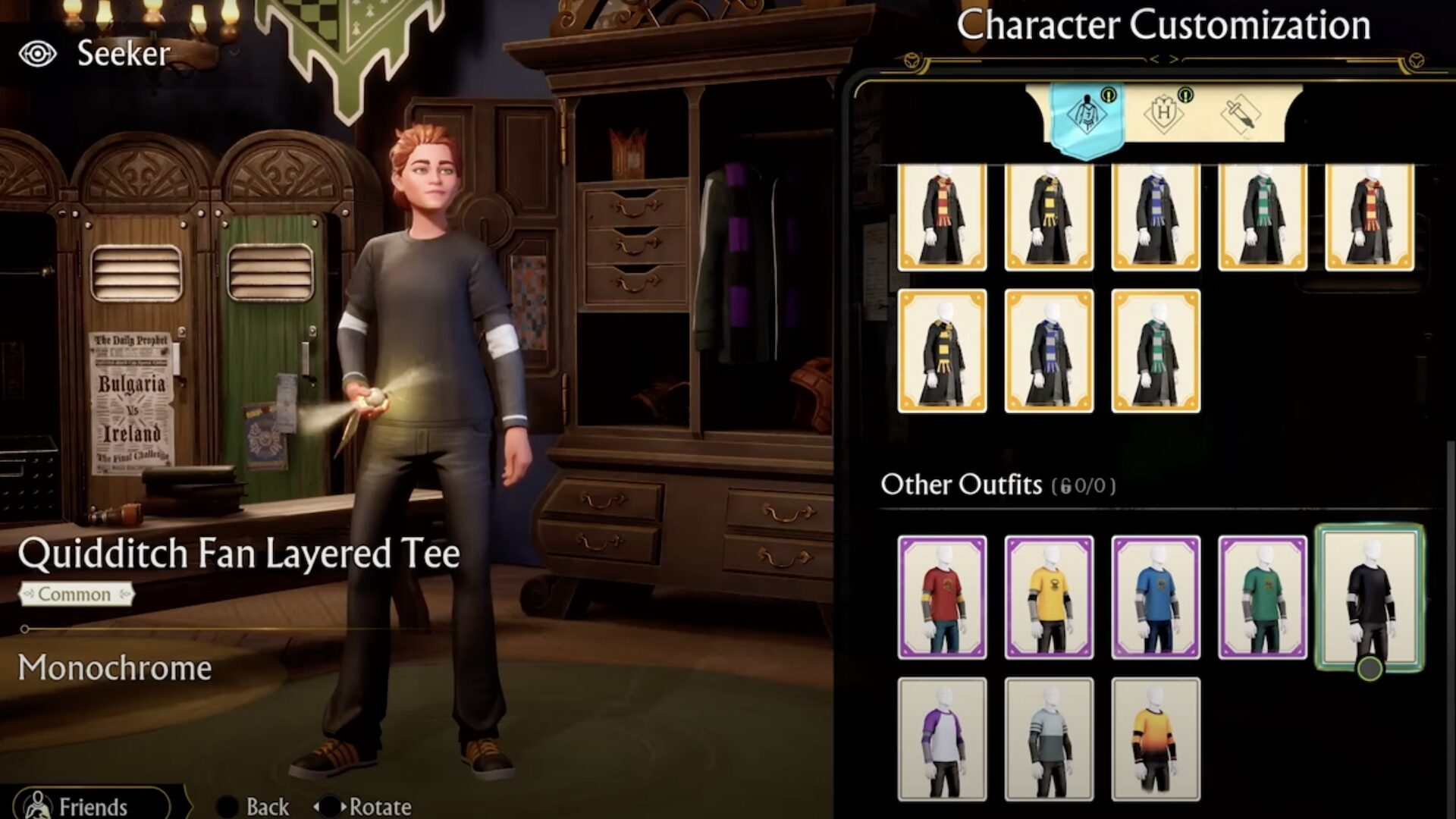1456x819 pixels.
Task: Pick the blue Quidditch Fan tee outfit
Action: pyautogui.click(x=1156, y=597)
